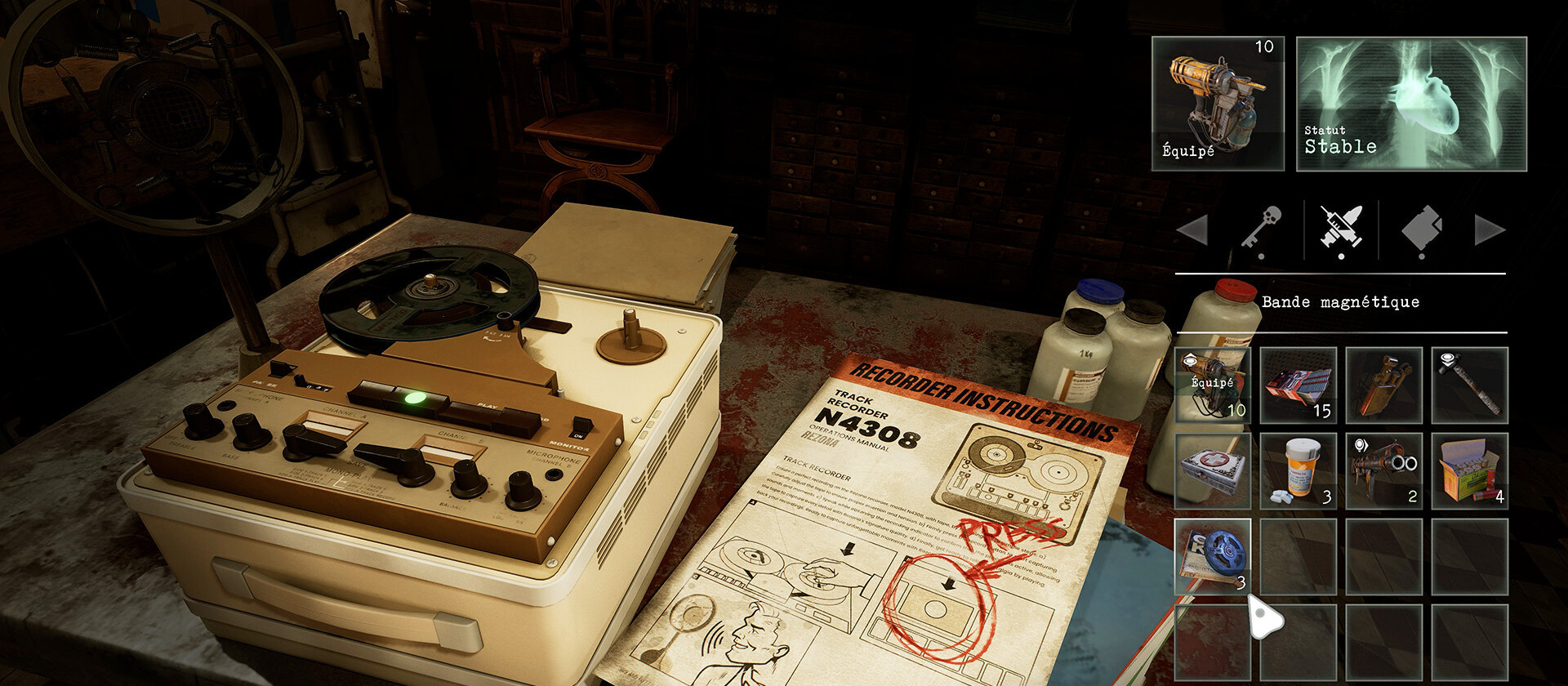
Task: Select the shotgun shells box
Action: click(1469, 470)
